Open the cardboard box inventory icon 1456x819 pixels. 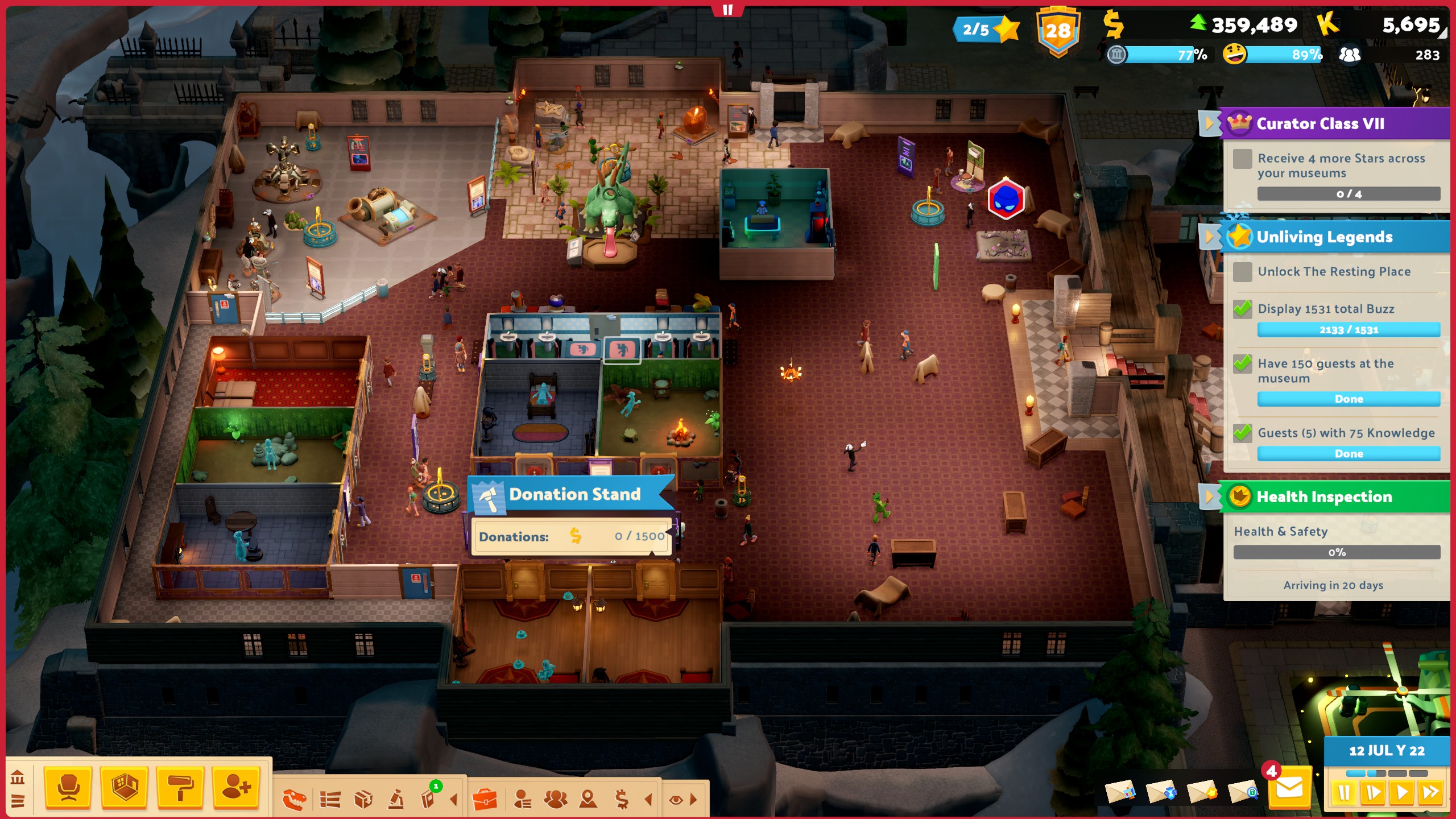coord(363,800)
